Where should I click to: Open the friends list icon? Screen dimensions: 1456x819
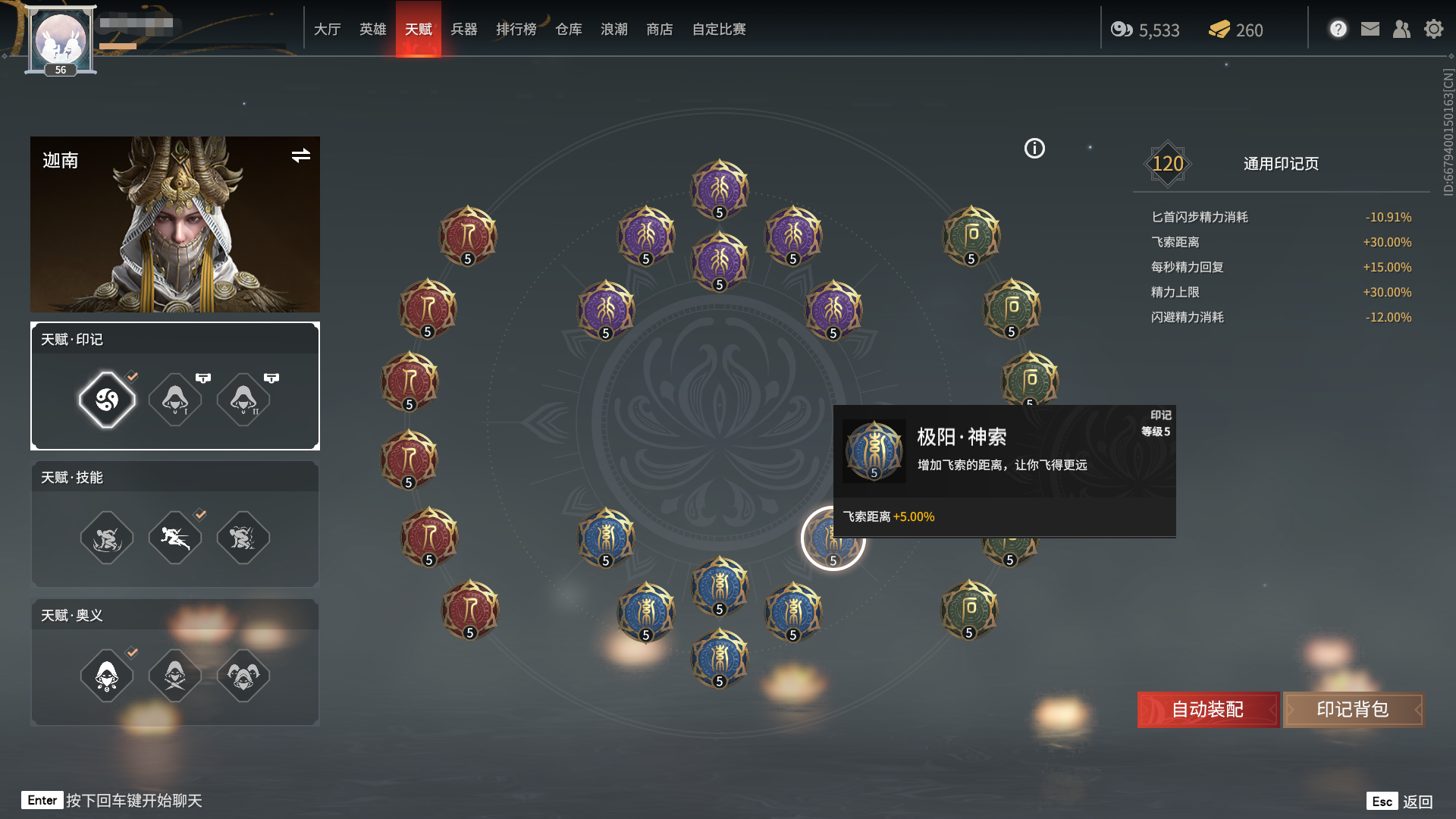pyautogui.click(x=1402, y=29)
